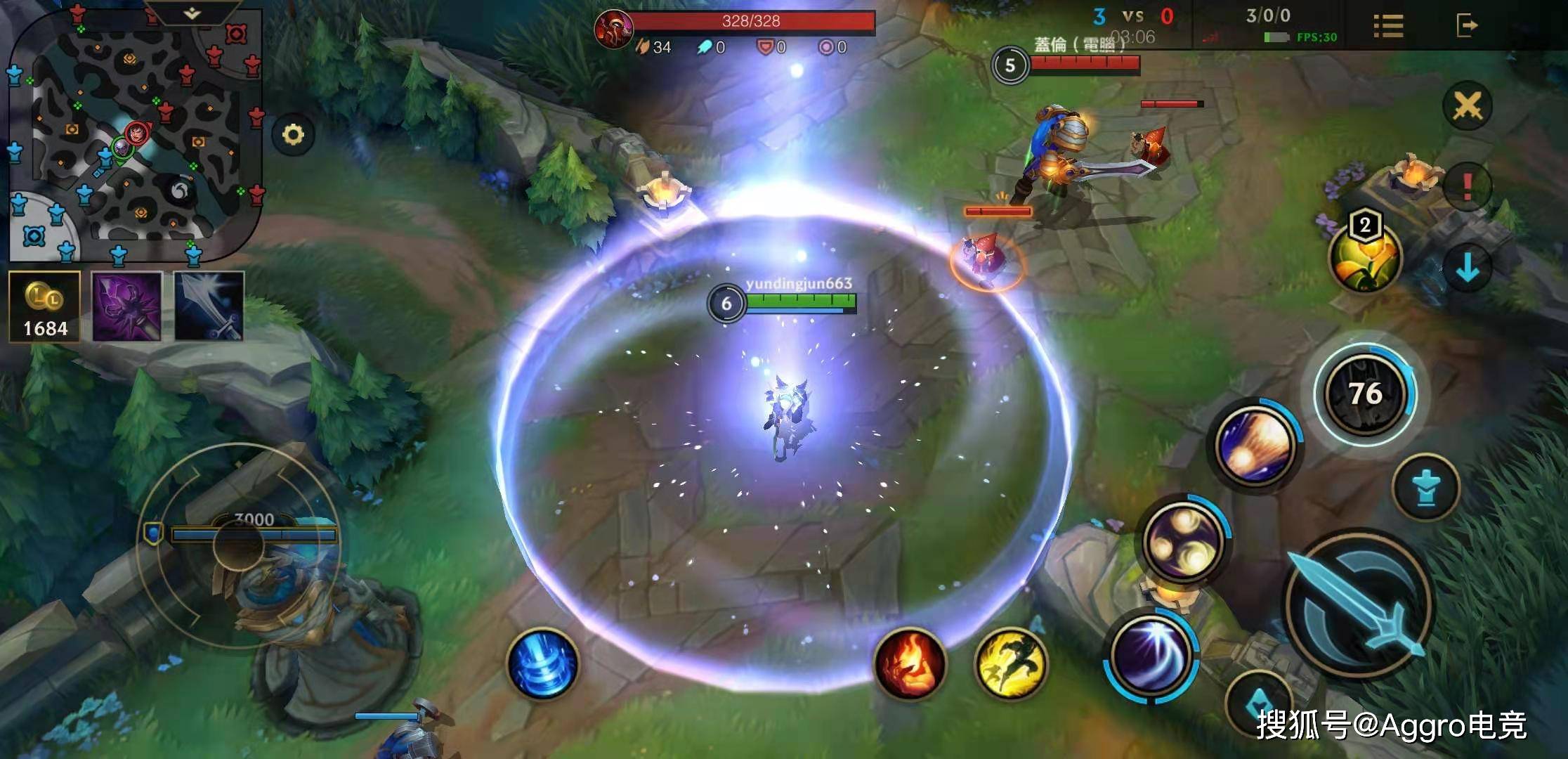Activate the blue Recall button
This screenshot has height=759, width=1568.
click(542, 663)
